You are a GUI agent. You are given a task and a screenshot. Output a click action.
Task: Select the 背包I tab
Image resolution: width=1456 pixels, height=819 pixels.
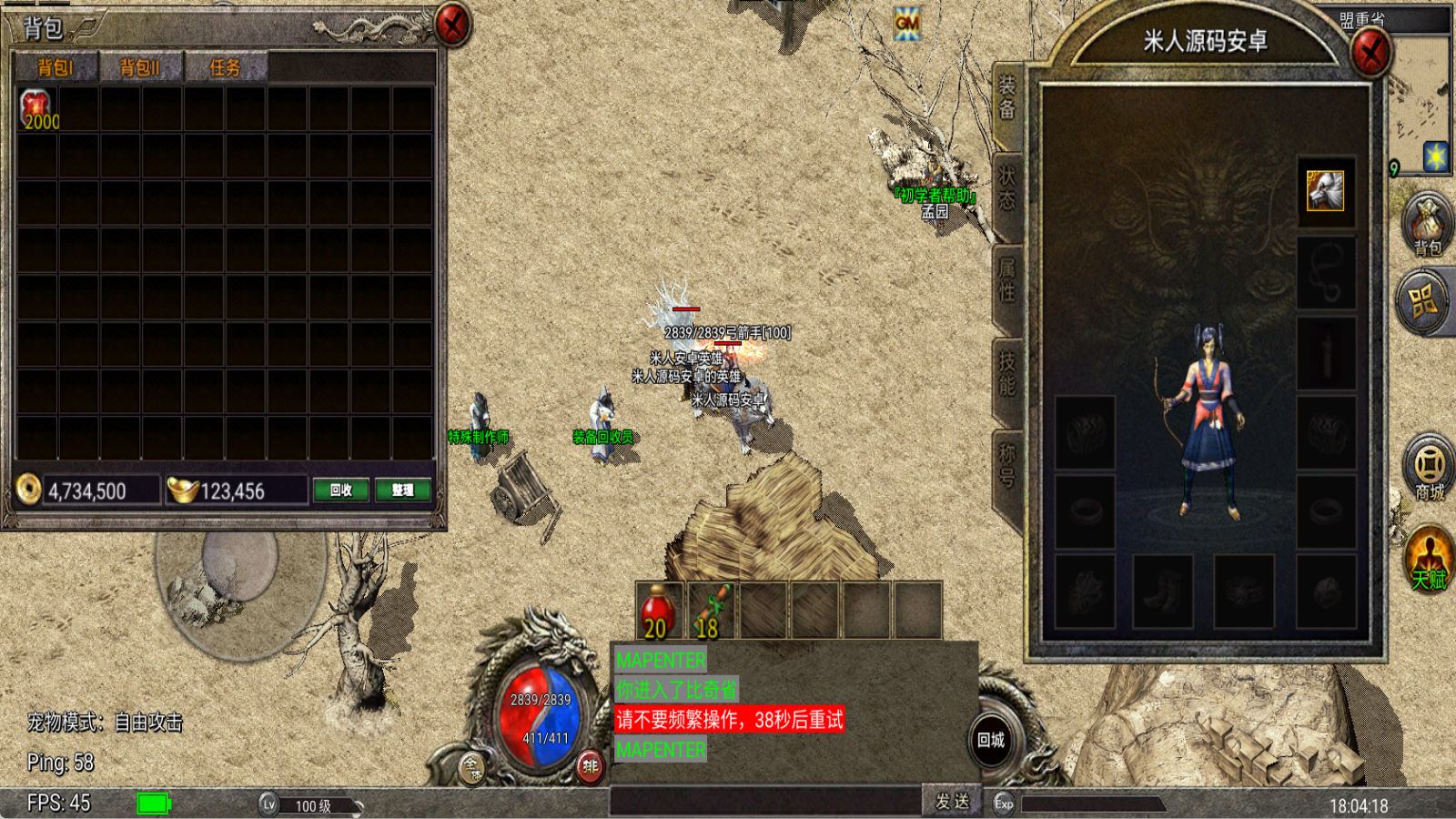click(55, 67)
